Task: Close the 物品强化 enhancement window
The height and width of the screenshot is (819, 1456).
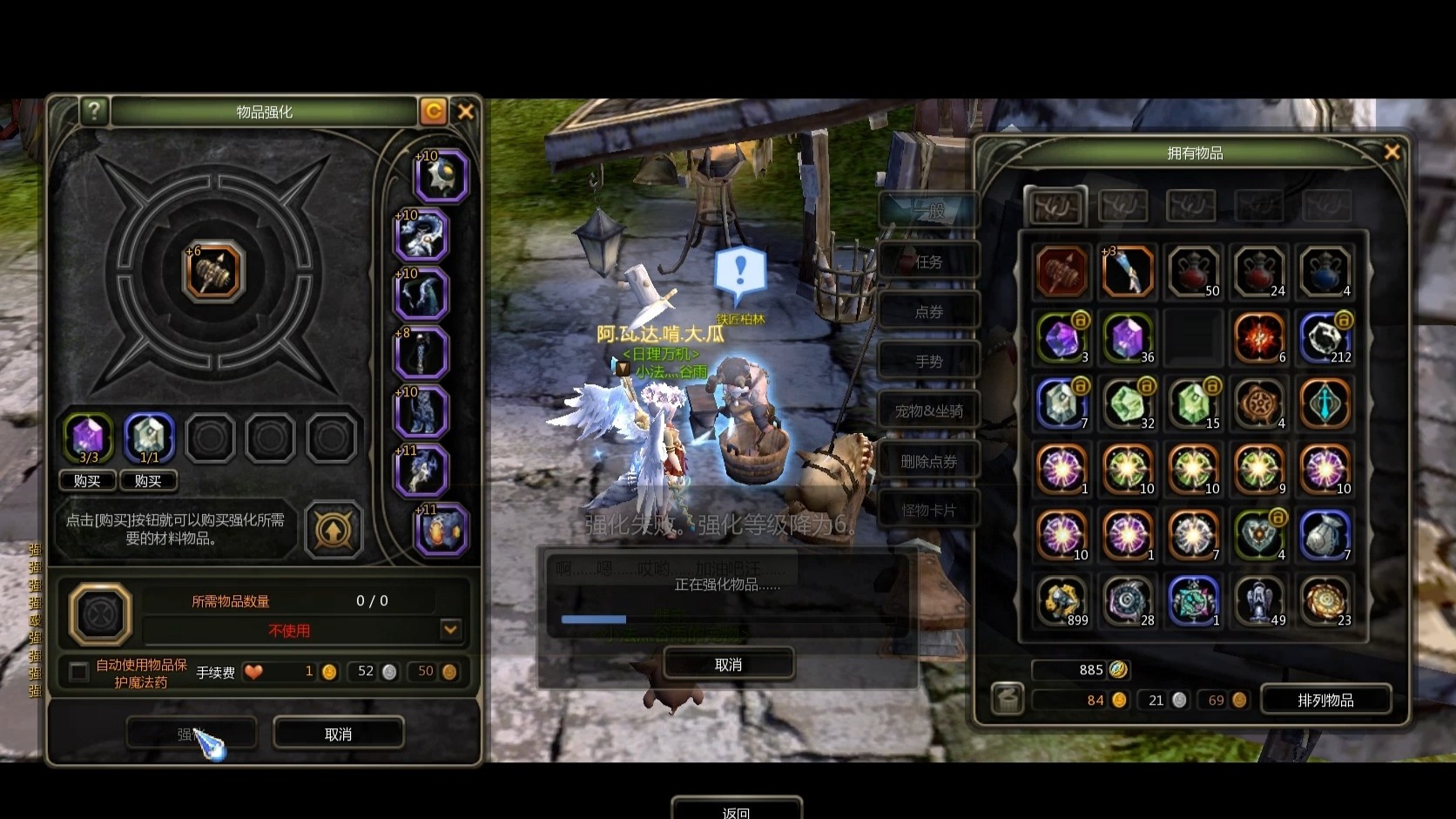Action: pos(466,112)
